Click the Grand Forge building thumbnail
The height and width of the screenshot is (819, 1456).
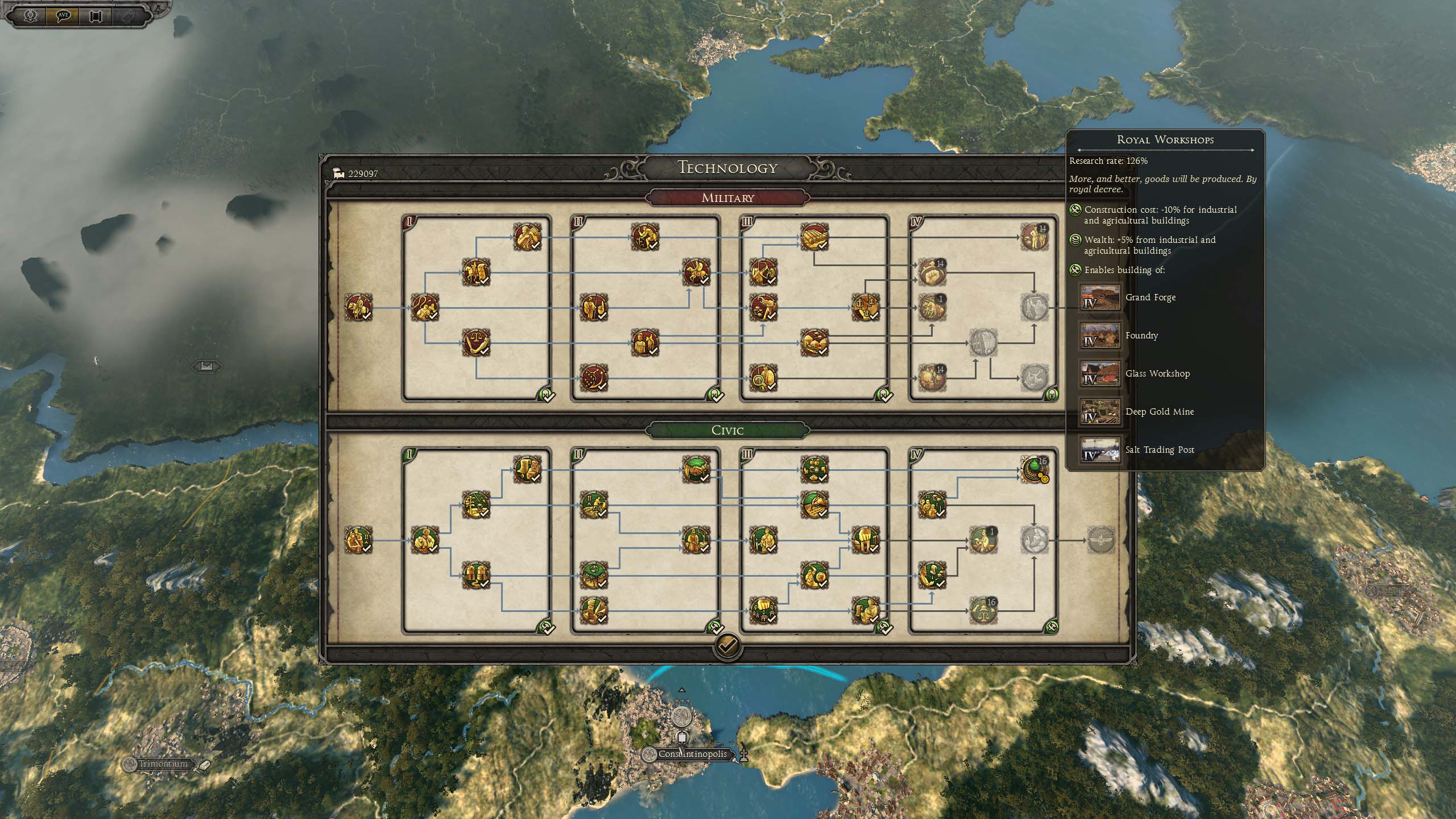tap(1100, 297)
